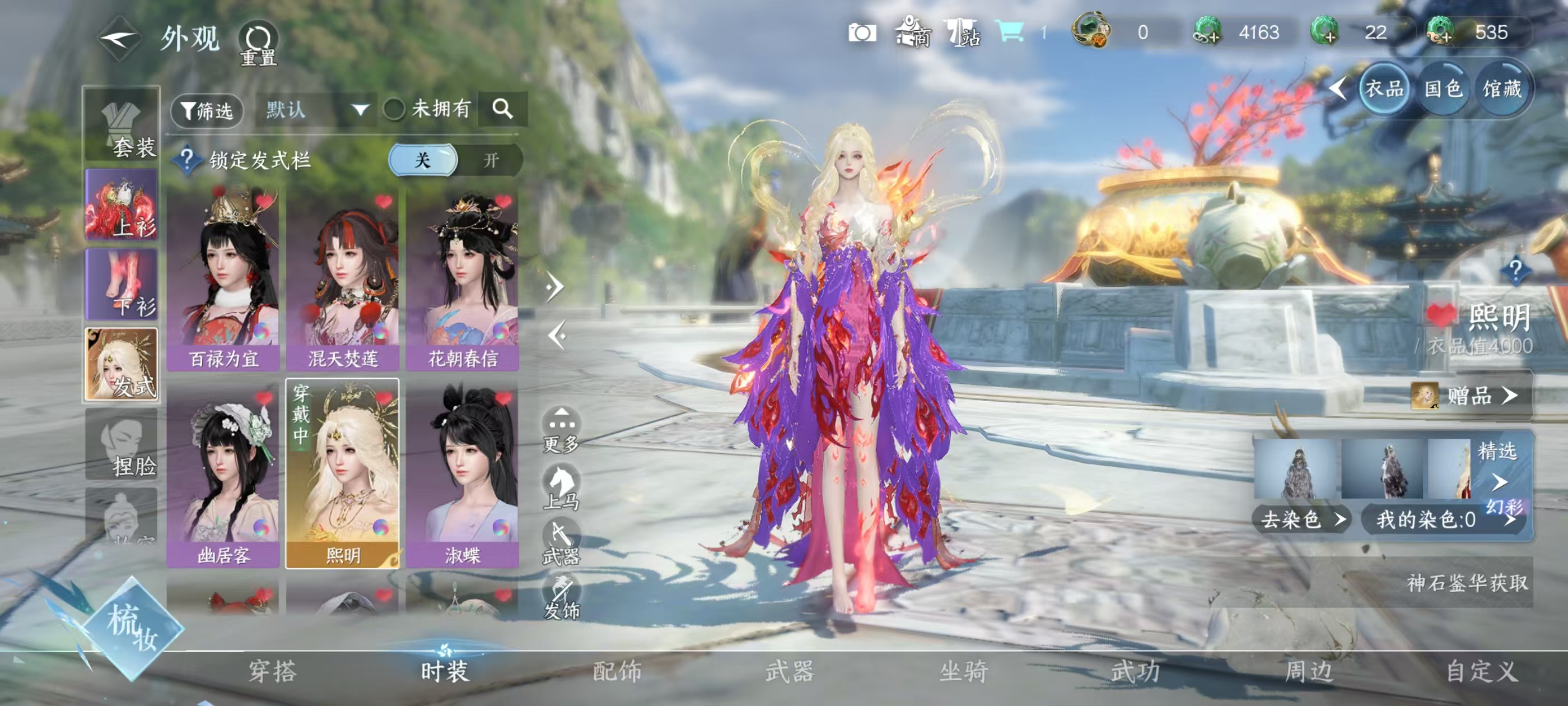Pick the 混天焚莲 hairstyle
This screenshot has height=706, width=1568.
[343, 280]
